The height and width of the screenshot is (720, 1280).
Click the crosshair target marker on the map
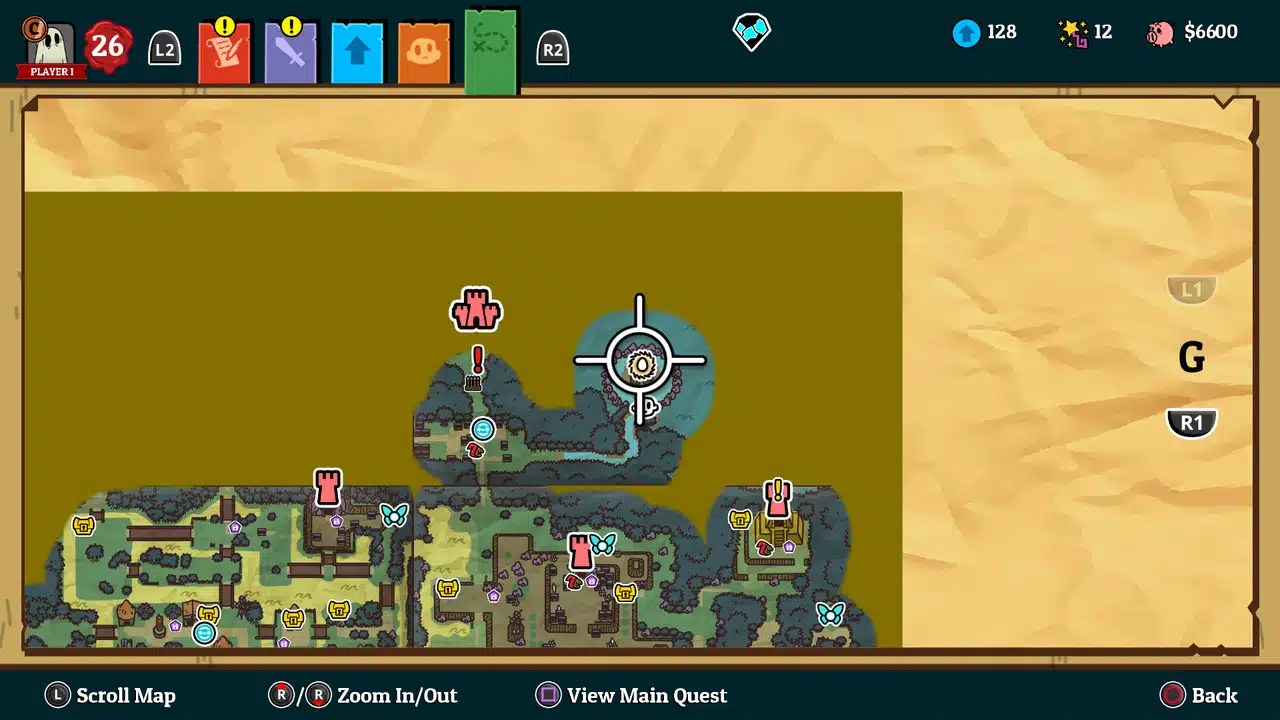[639, 360]
